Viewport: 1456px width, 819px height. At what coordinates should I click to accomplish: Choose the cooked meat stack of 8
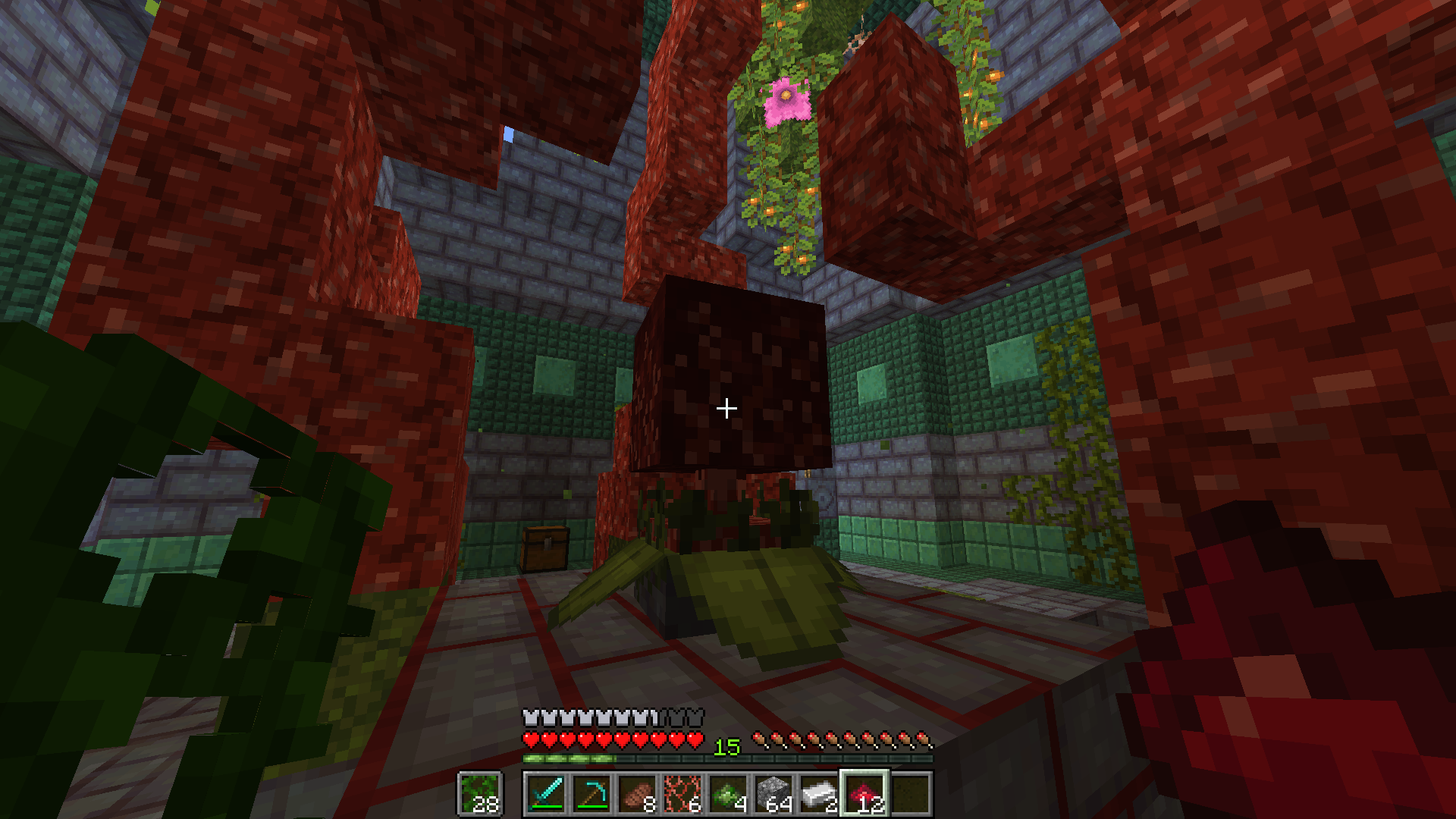[637, 794]
